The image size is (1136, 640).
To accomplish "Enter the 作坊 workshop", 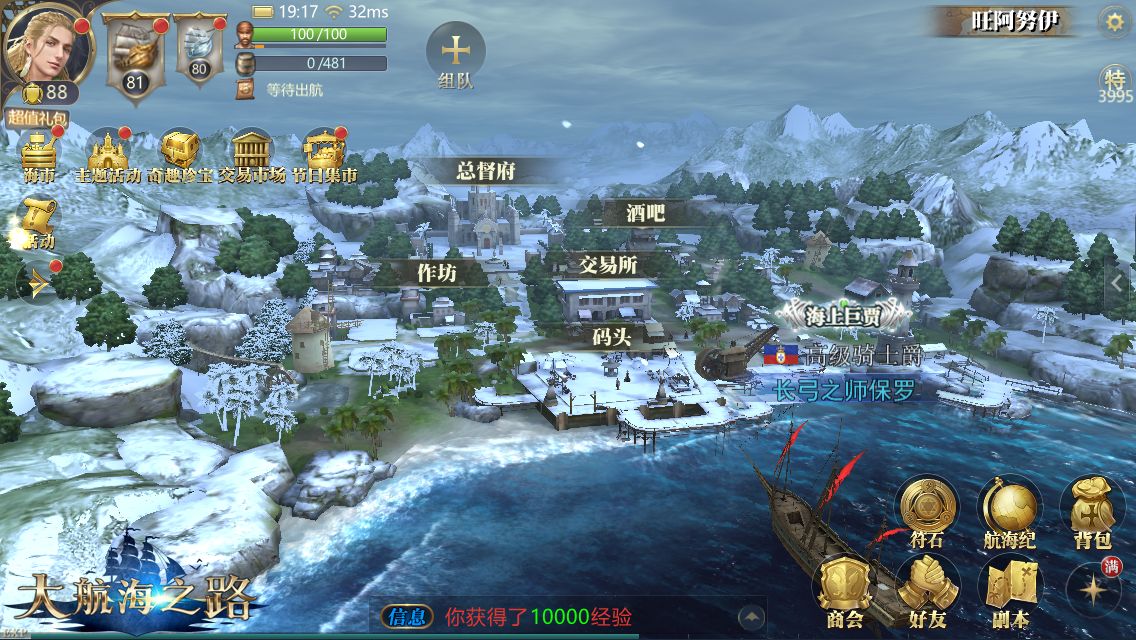I will [x=436, y=272].
